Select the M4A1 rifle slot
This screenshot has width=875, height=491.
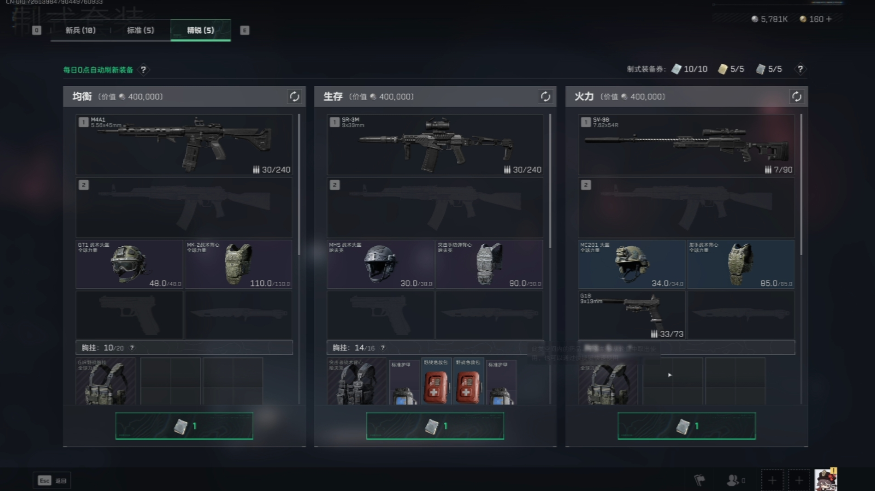(184, 145)
